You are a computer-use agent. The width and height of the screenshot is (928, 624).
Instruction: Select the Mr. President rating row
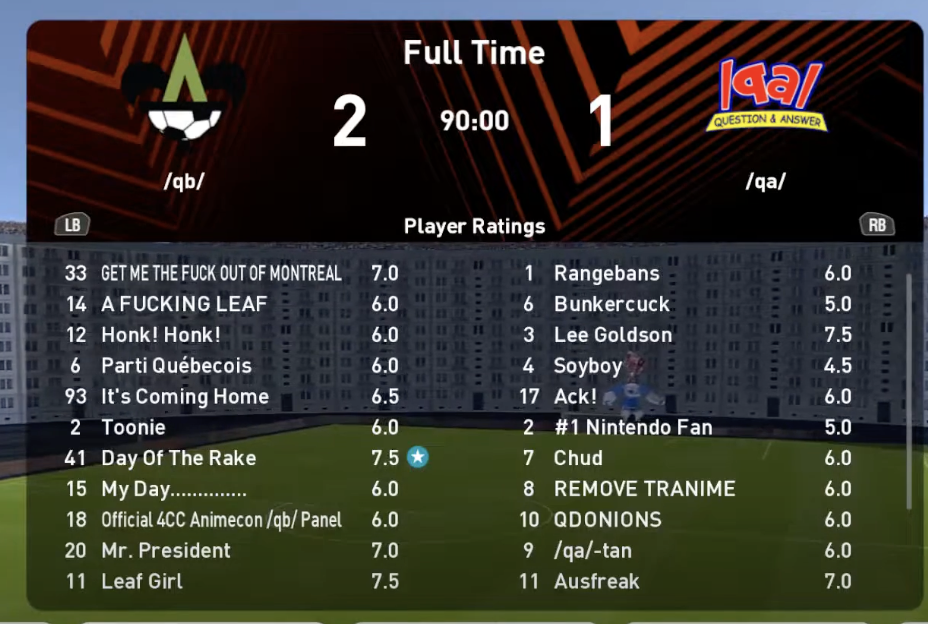pos(166,550)
